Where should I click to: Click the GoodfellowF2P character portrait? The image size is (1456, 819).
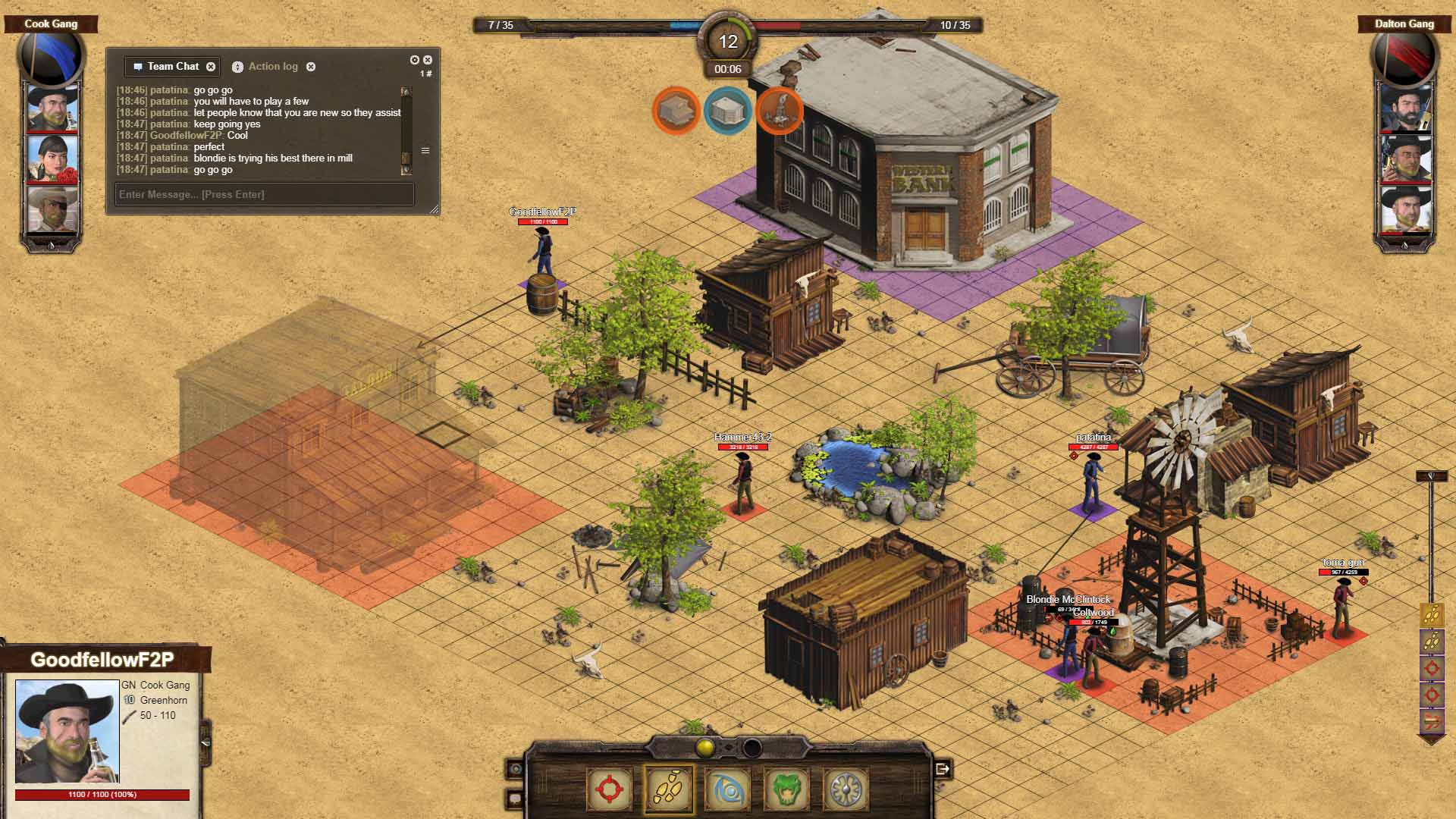click(x=67, y=731)
